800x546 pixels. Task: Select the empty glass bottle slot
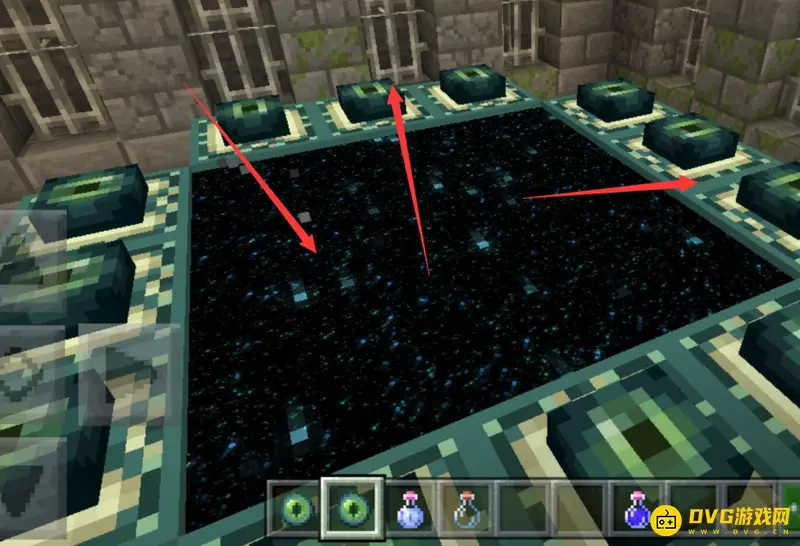pyautogui.click(x=465, y=508)
